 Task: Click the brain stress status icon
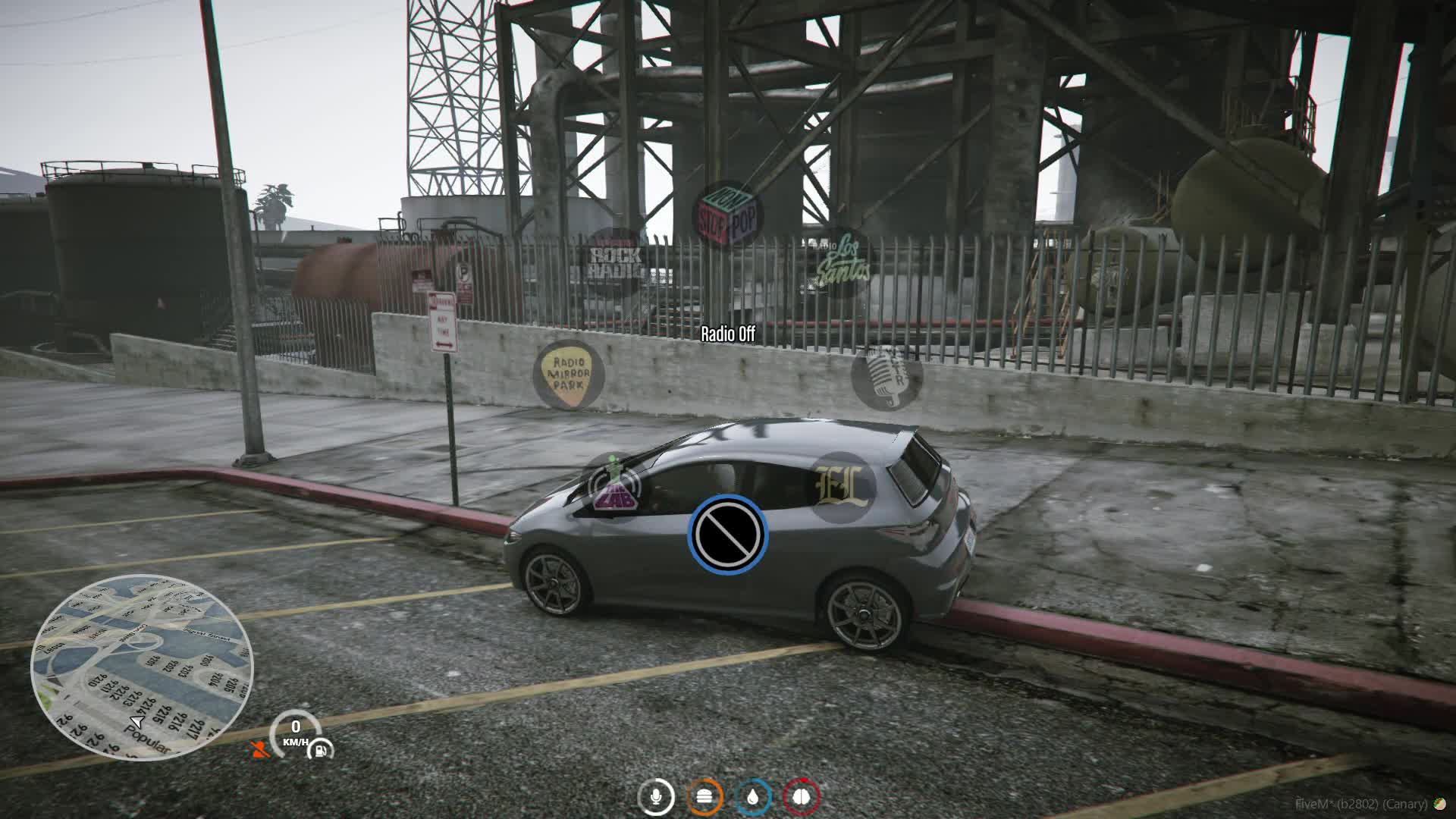coord(802,797)
